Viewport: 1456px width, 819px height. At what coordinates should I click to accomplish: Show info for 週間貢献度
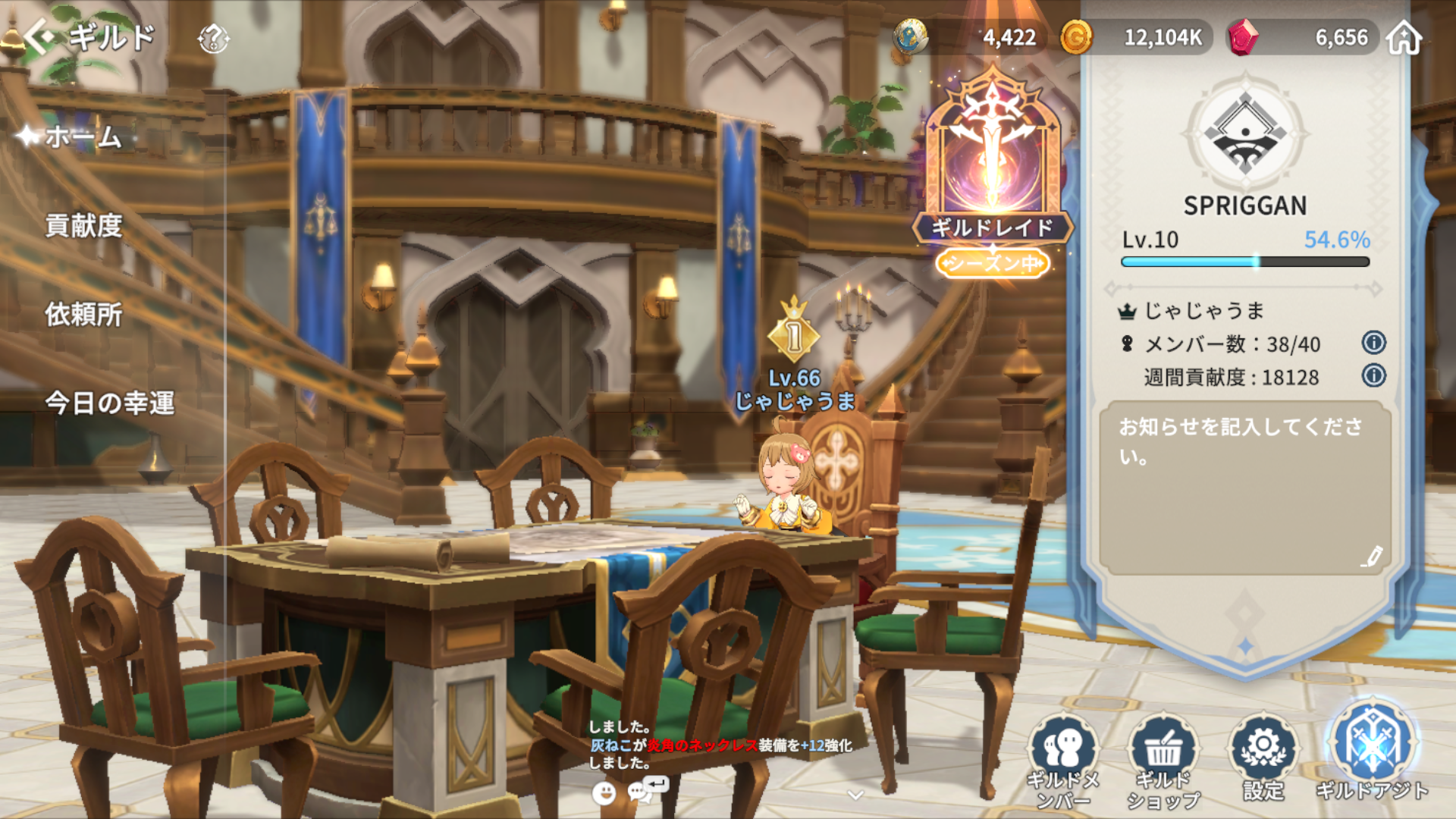tap(1373, 375)
